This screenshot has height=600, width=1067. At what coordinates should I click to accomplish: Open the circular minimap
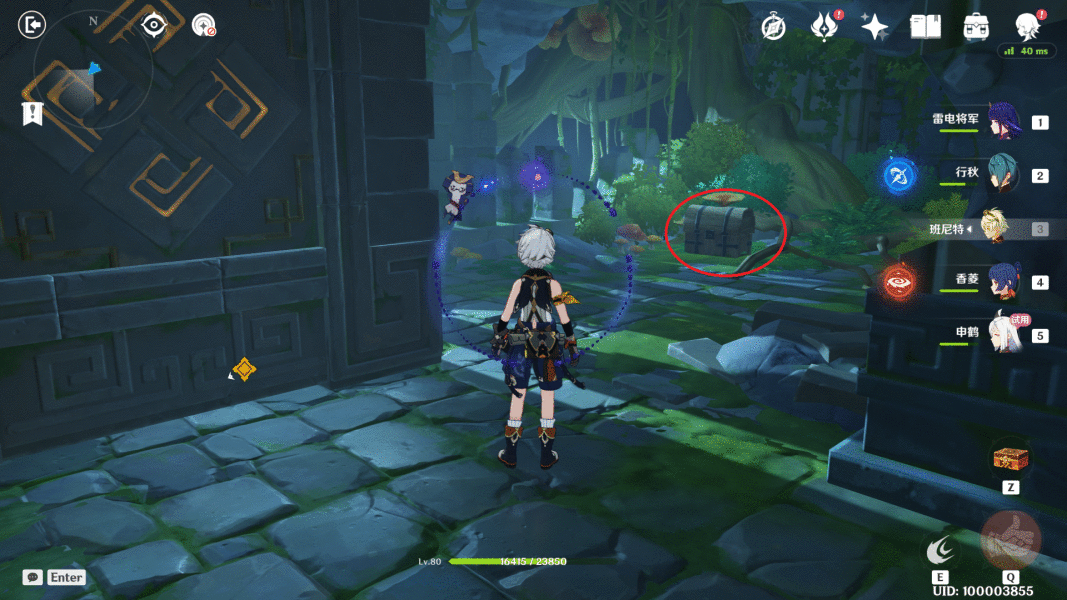pos(92,82)
